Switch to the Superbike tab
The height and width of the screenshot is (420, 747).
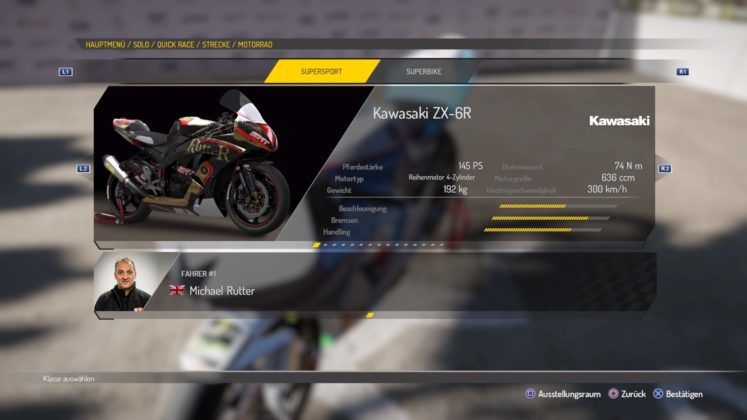[423, 72]
